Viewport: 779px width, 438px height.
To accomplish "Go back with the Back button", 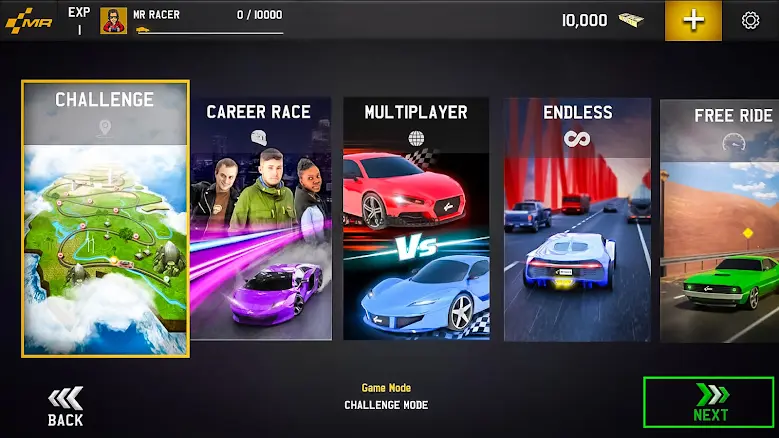I will coord(66,406).
